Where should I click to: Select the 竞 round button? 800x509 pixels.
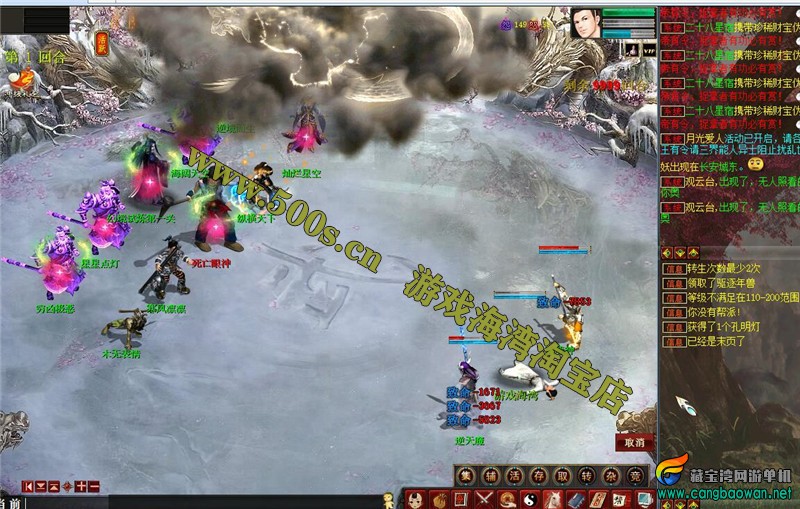pos(635,475)
